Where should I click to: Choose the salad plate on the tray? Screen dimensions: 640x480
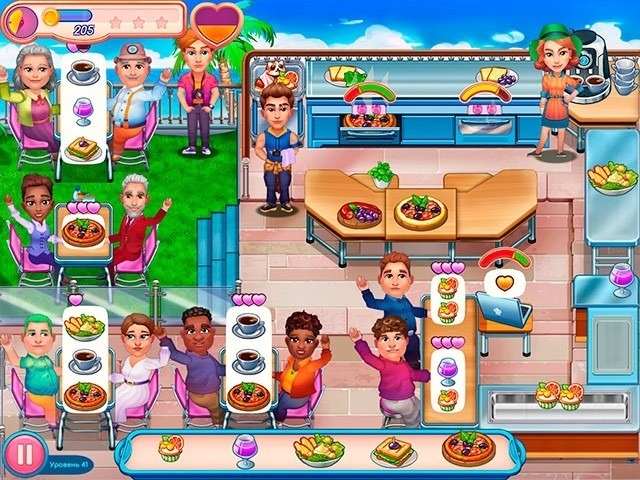tap(318, 449)
